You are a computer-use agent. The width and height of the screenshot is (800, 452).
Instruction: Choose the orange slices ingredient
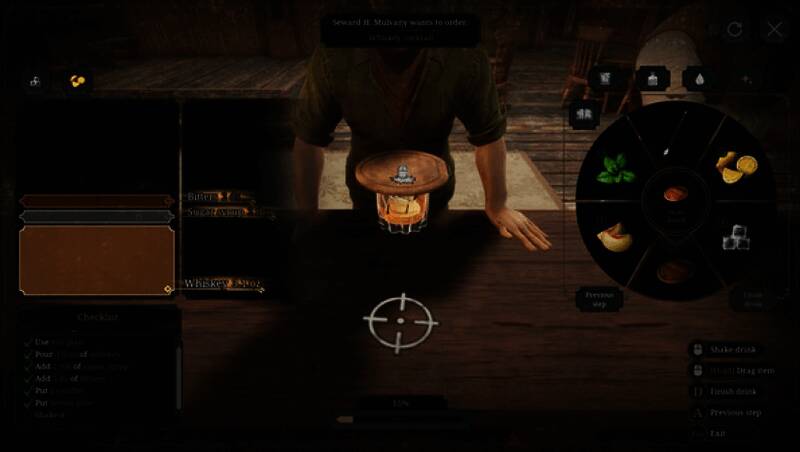click(738, 168)
